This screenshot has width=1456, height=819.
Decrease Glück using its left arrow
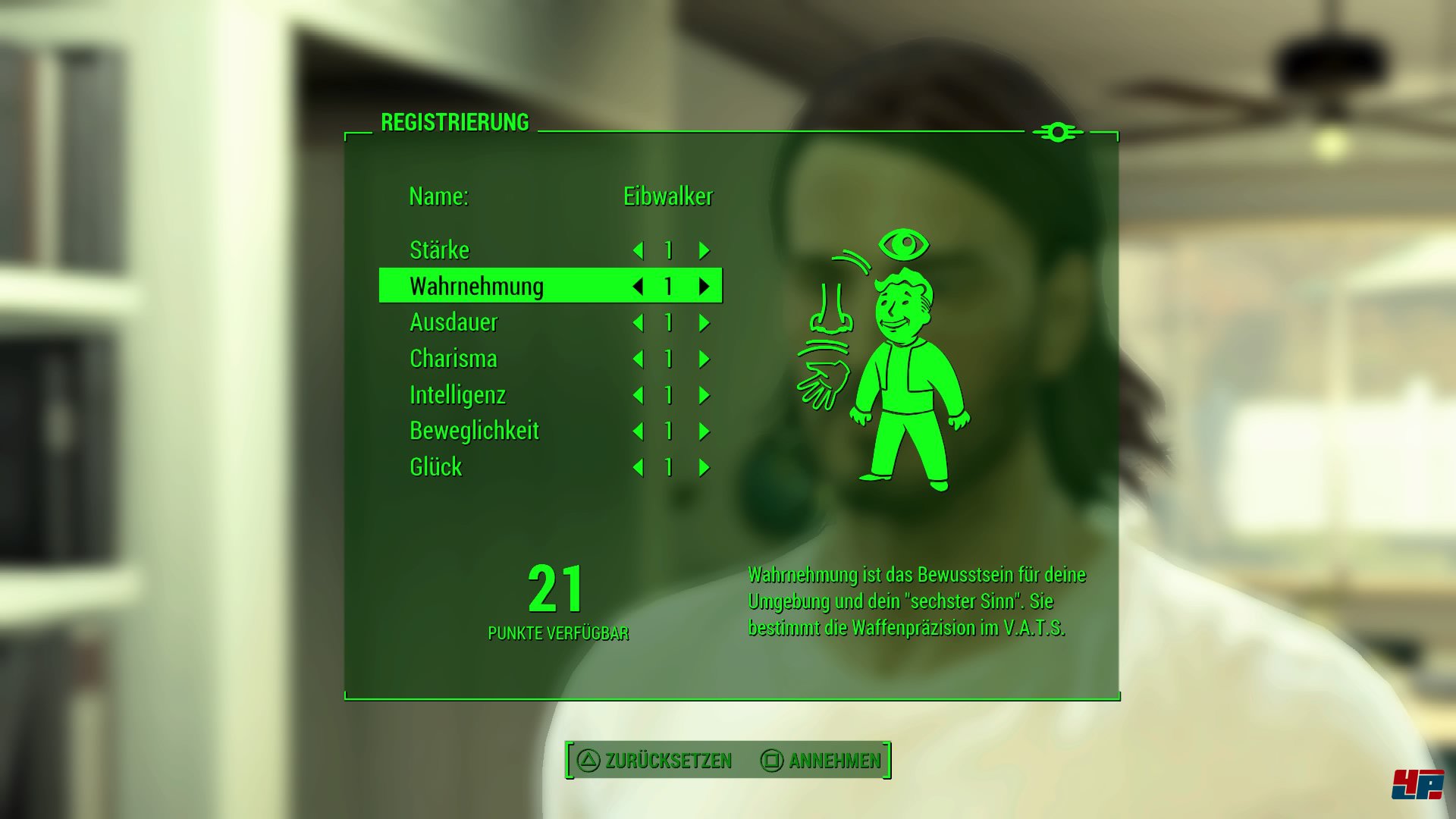(x=638, y=467)
